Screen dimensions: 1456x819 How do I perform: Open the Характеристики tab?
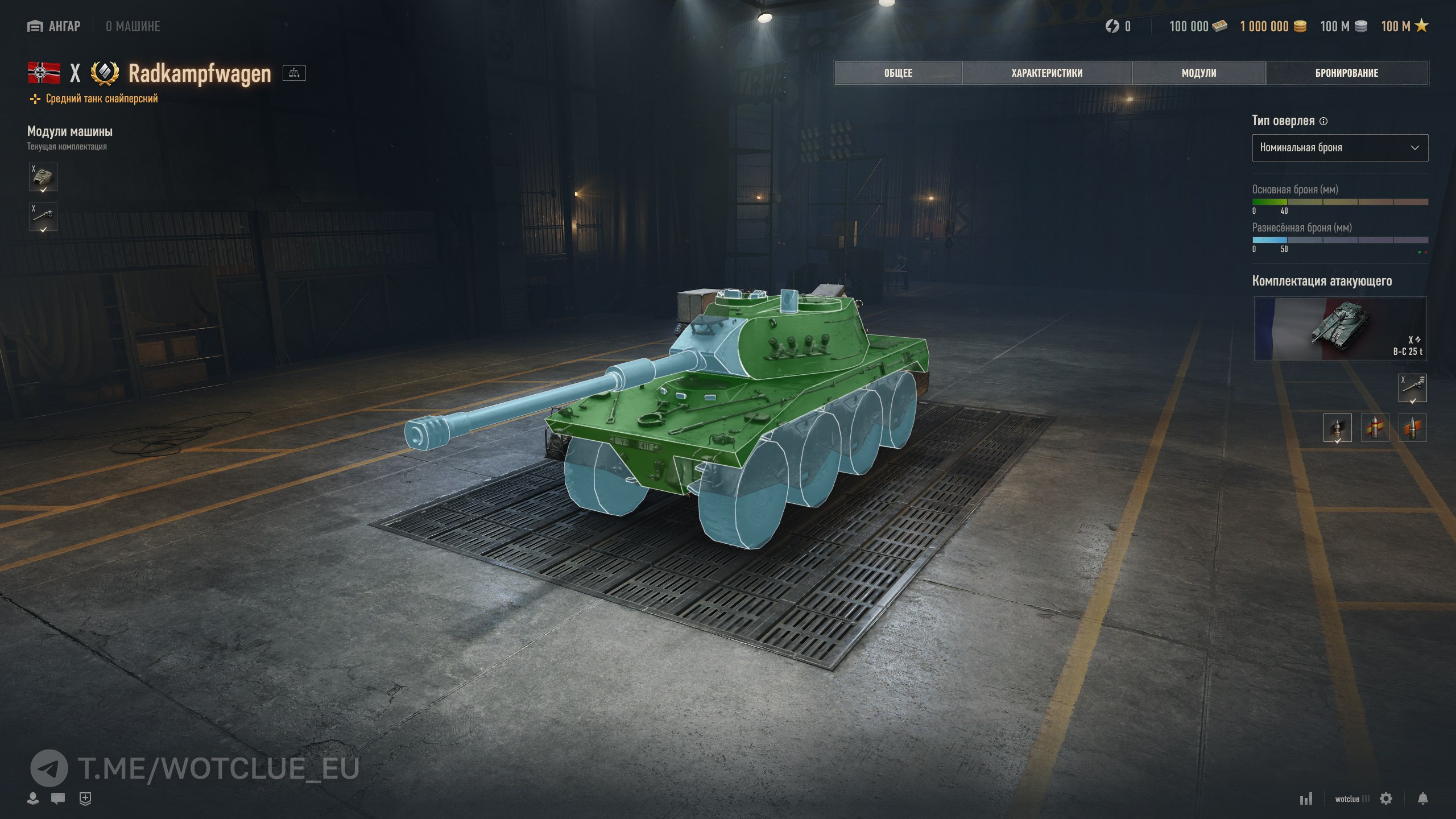[1046, 73]
